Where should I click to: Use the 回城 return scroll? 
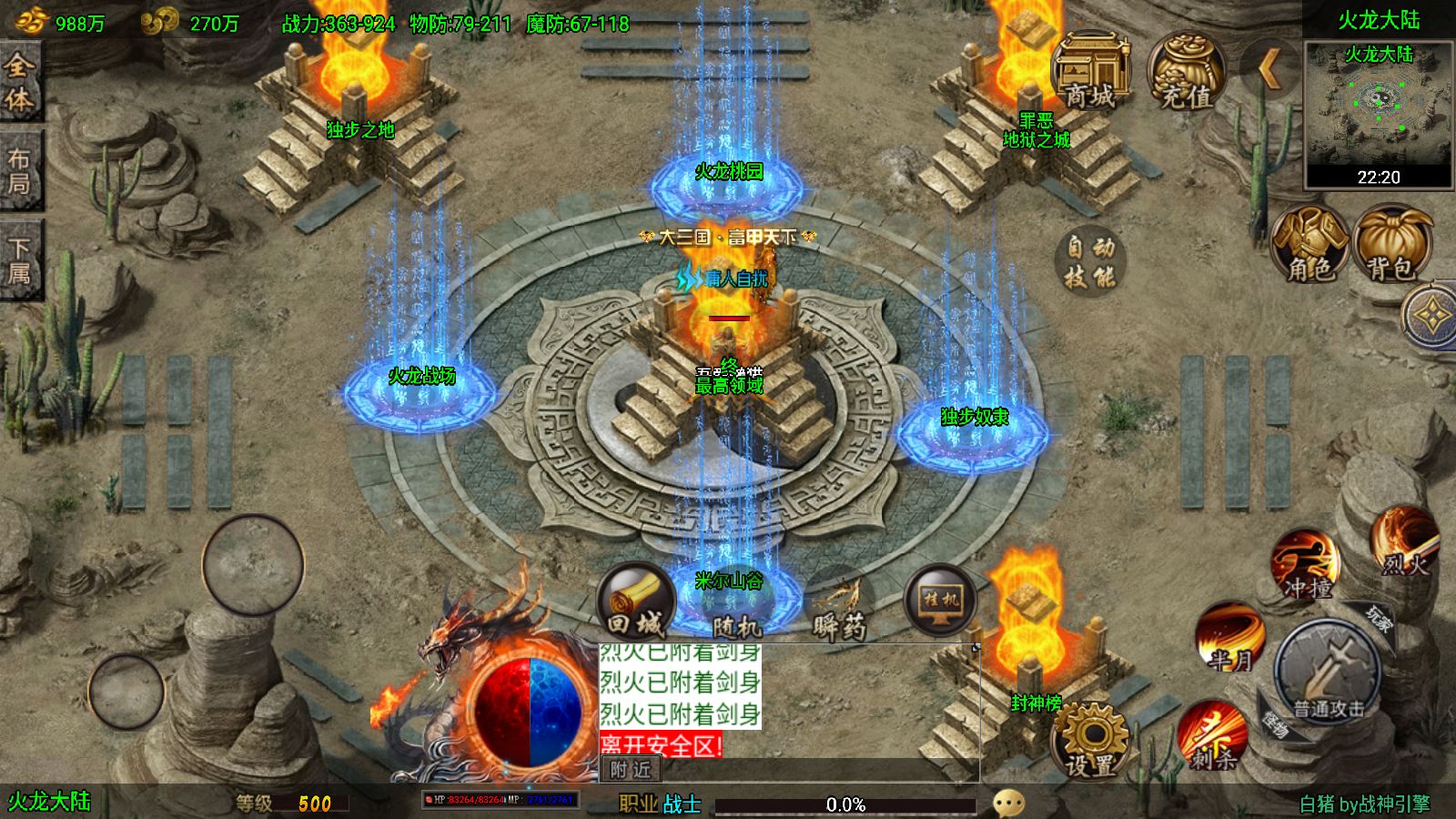(635, 602)
